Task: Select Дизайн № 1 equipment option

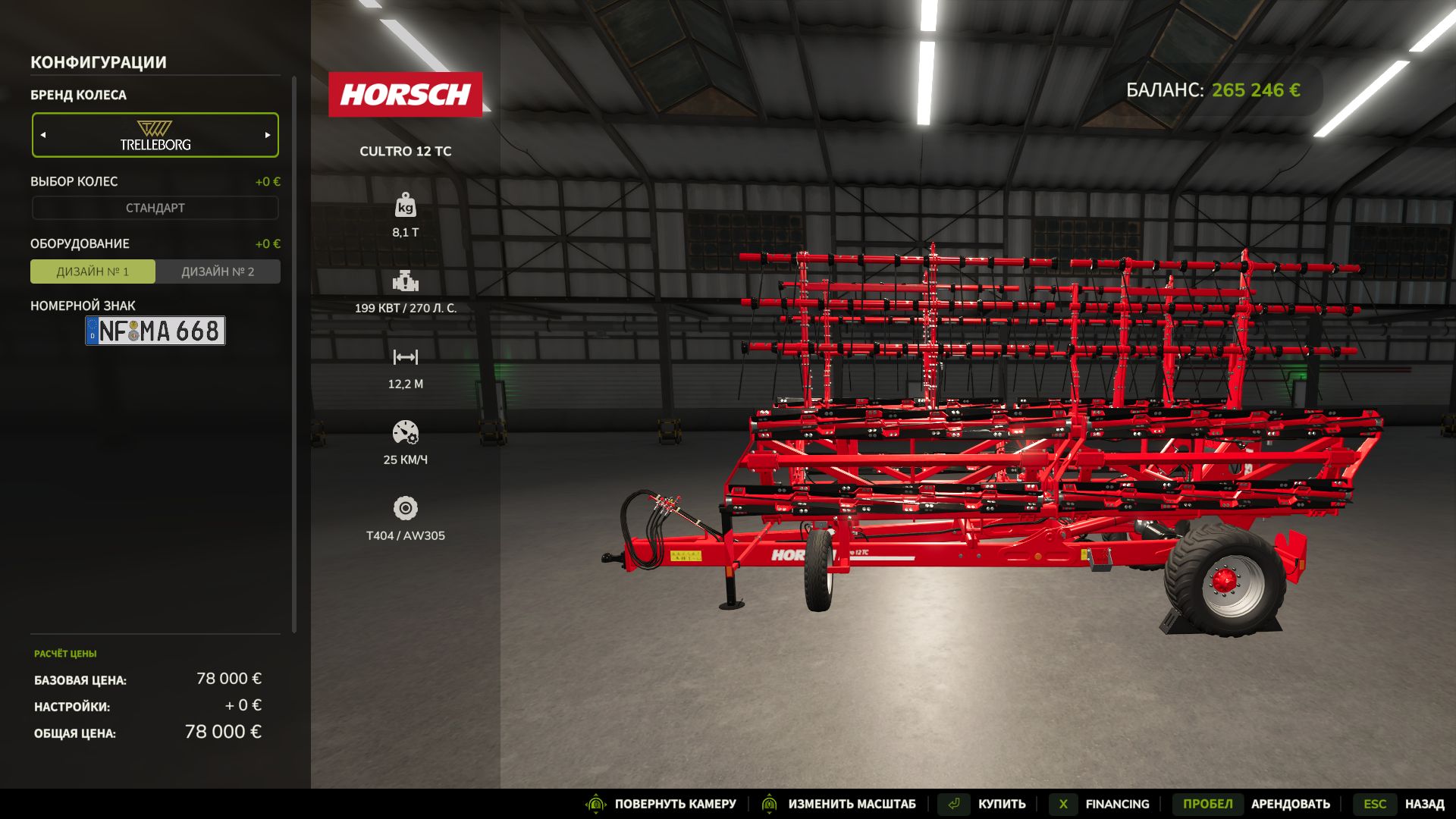Action: pyautogui.click(x=93, y=271)
